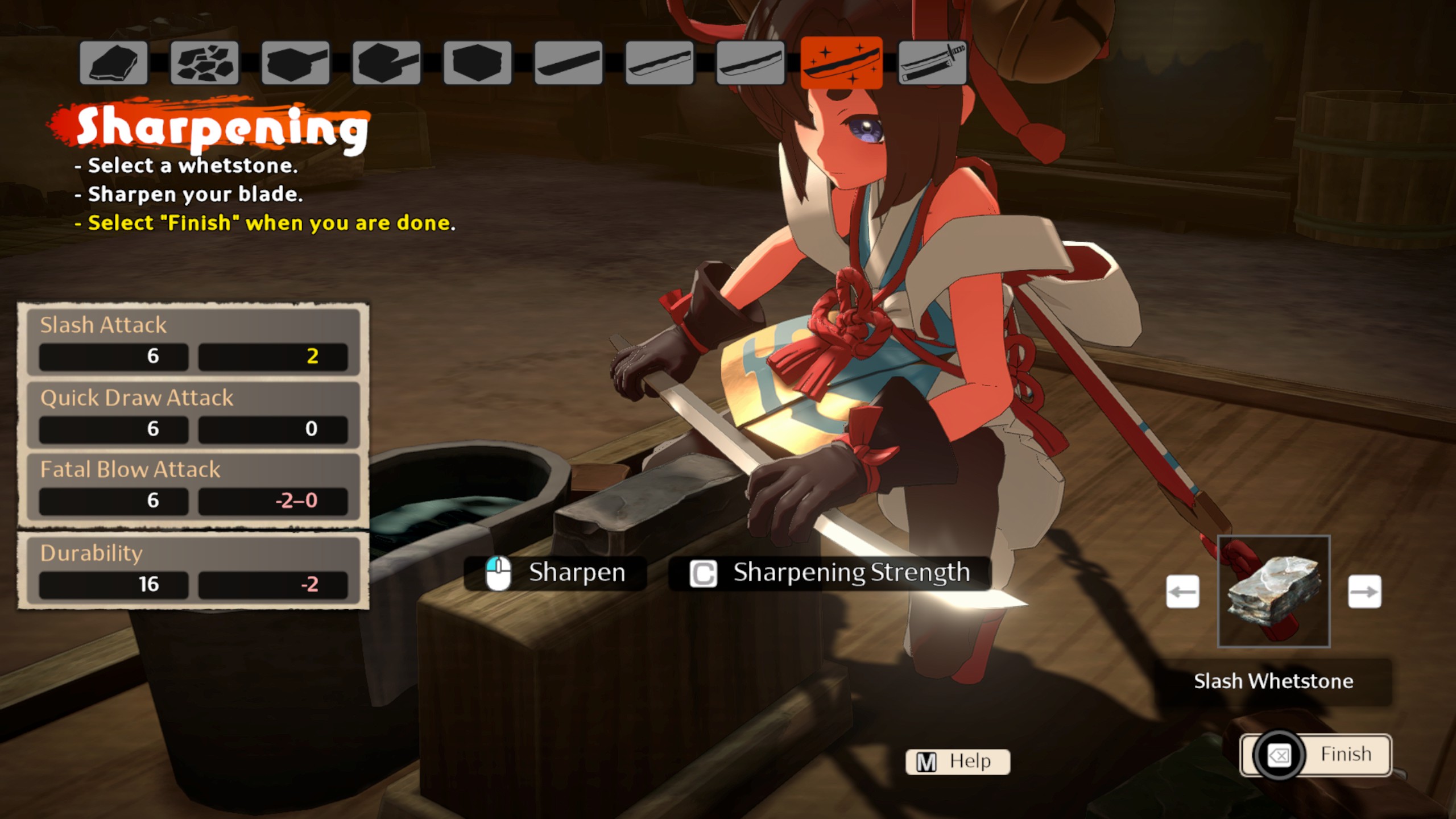Select the highlighted sparkling blade step icon
The width and height of the screenshot is (1456, 819).
tap(841, 63)
